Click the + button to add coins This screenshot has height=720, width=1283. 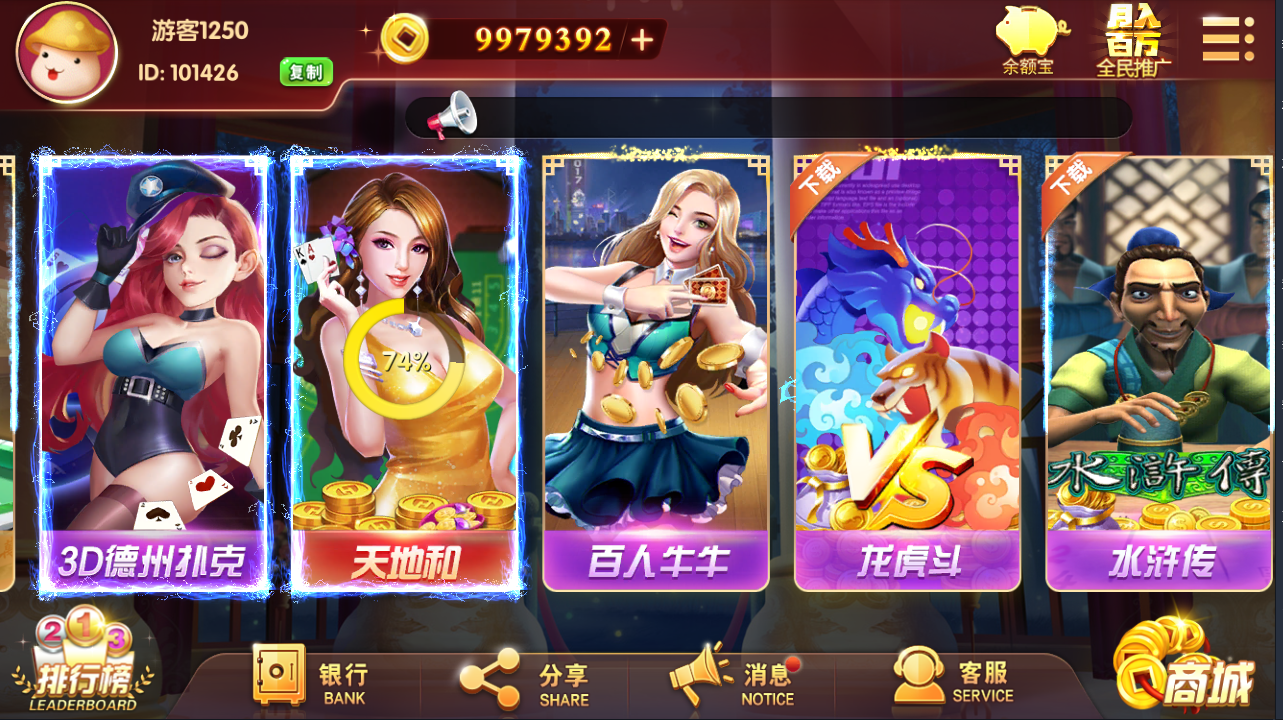[x=640, y=42]
